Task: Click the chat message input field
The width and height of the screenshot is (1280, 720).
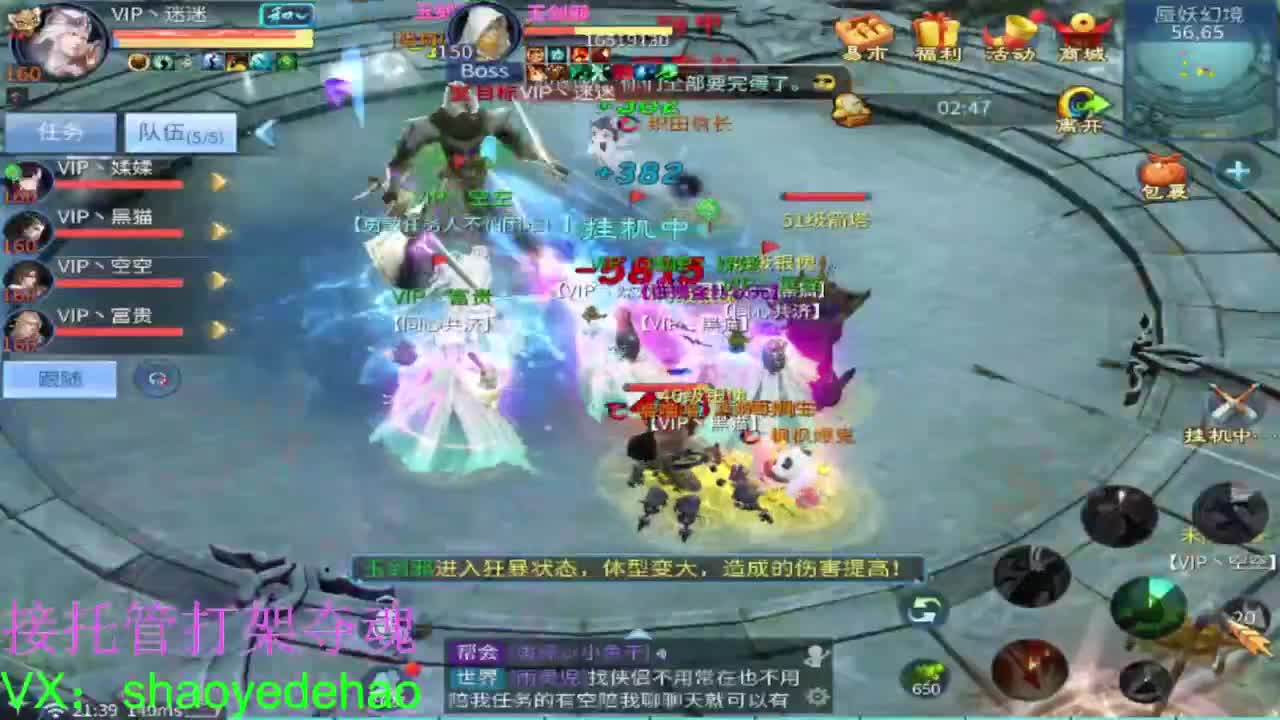Action: 650,700
